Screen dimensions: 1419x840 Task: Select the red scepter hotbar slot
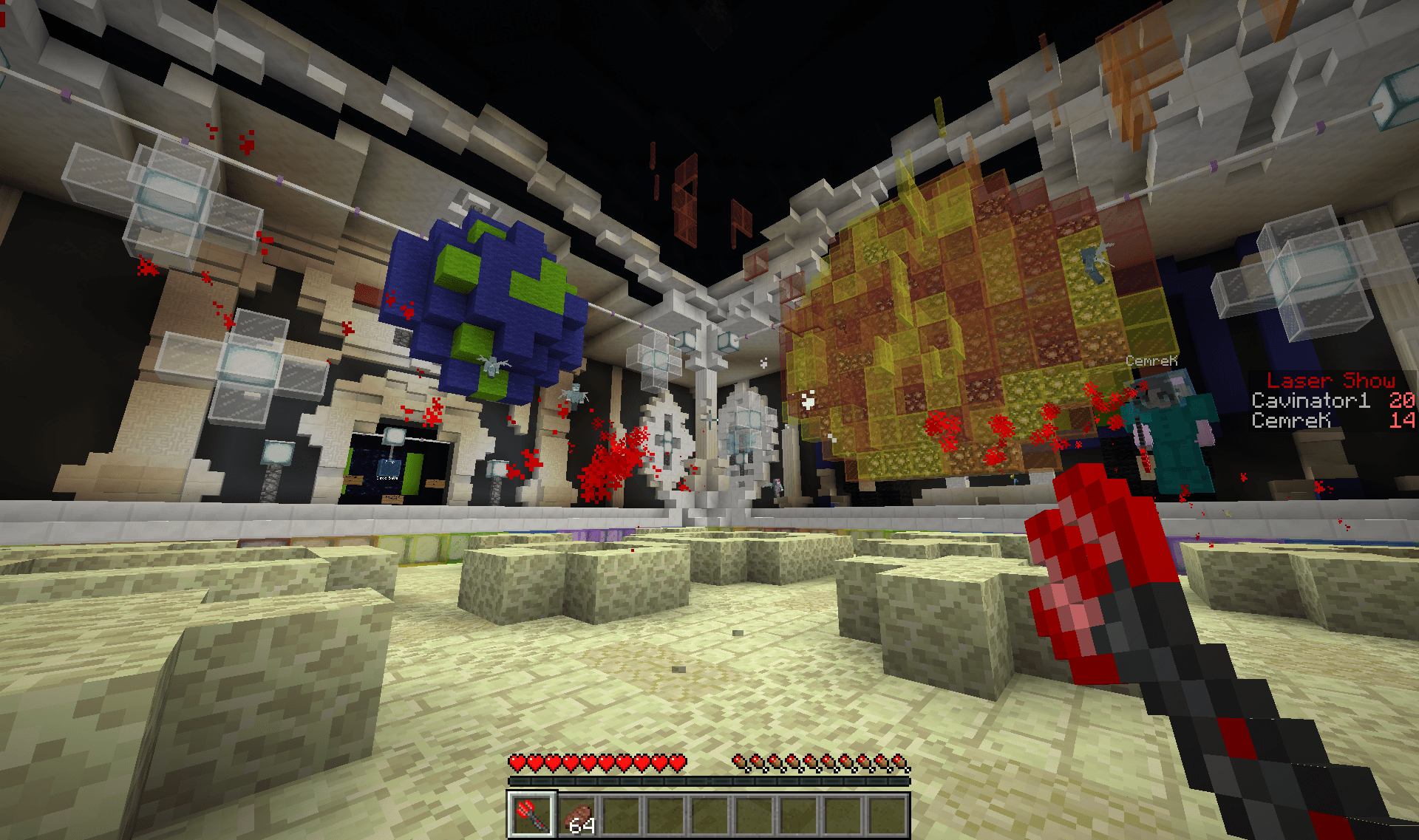click(531, 816)
